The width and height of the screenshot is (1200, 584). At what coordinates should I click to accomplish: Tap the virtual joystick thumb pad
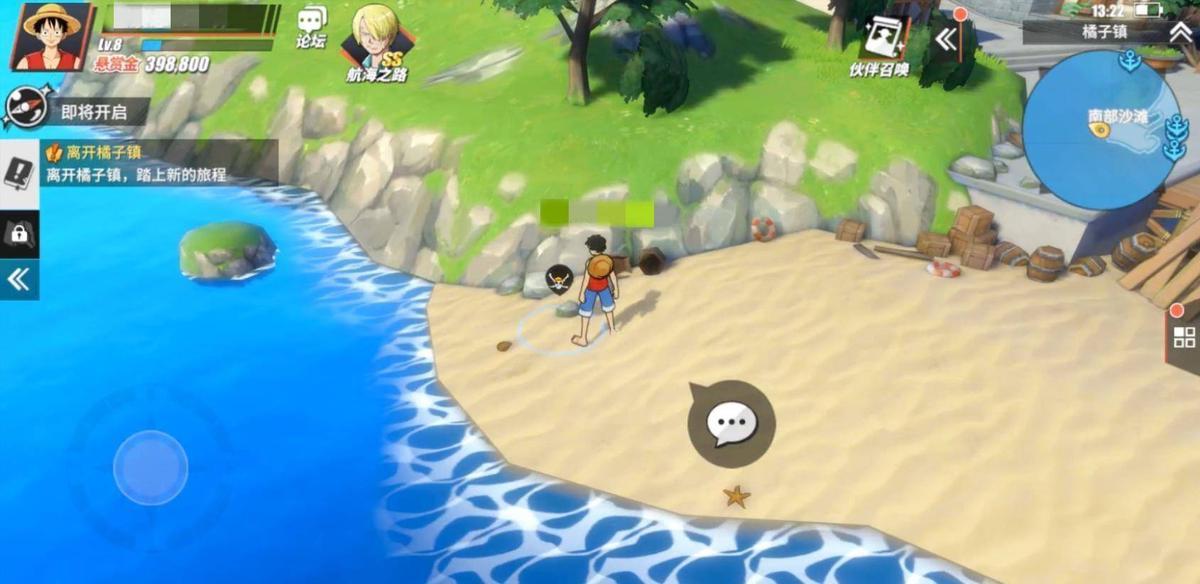150,468
